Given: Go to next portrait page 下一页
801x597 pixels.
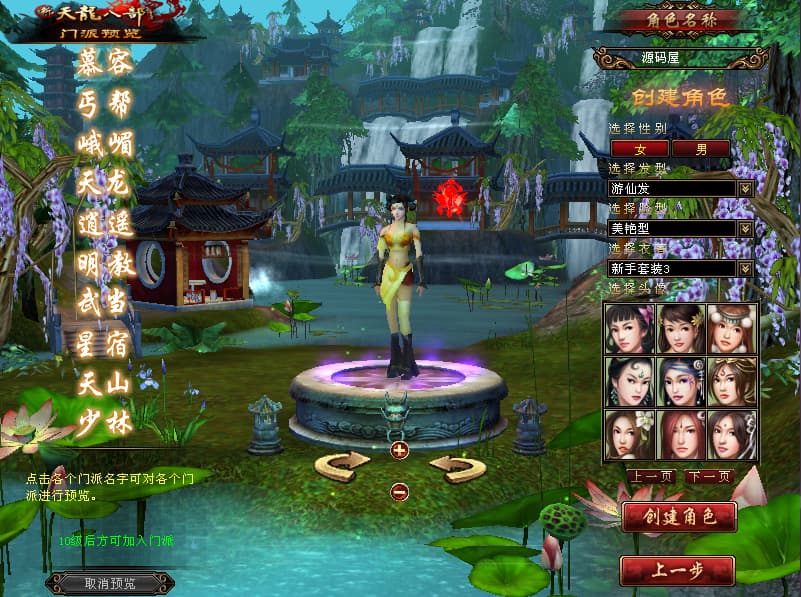Looking at the screenshot, I should coord(708,476).
